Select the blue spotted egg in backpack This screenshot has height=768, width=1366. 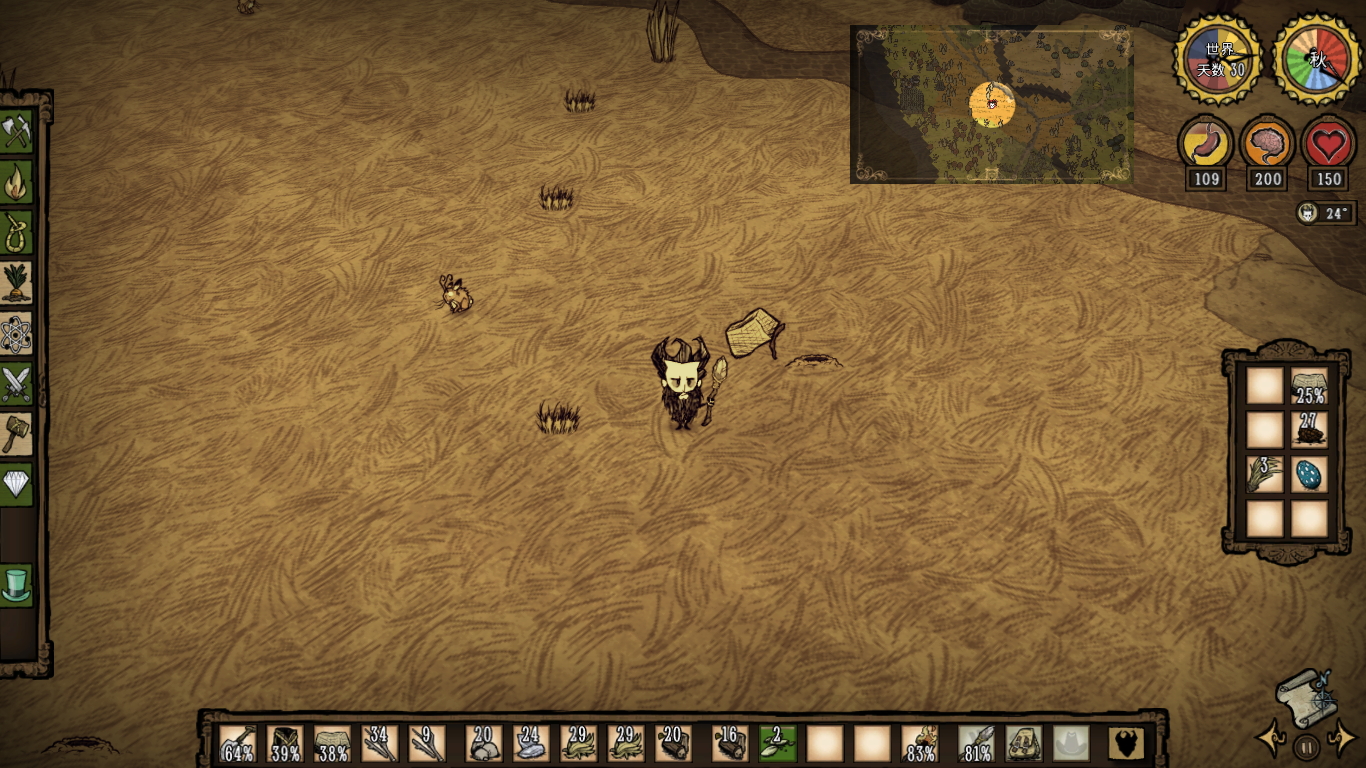tap(1308, 474)
